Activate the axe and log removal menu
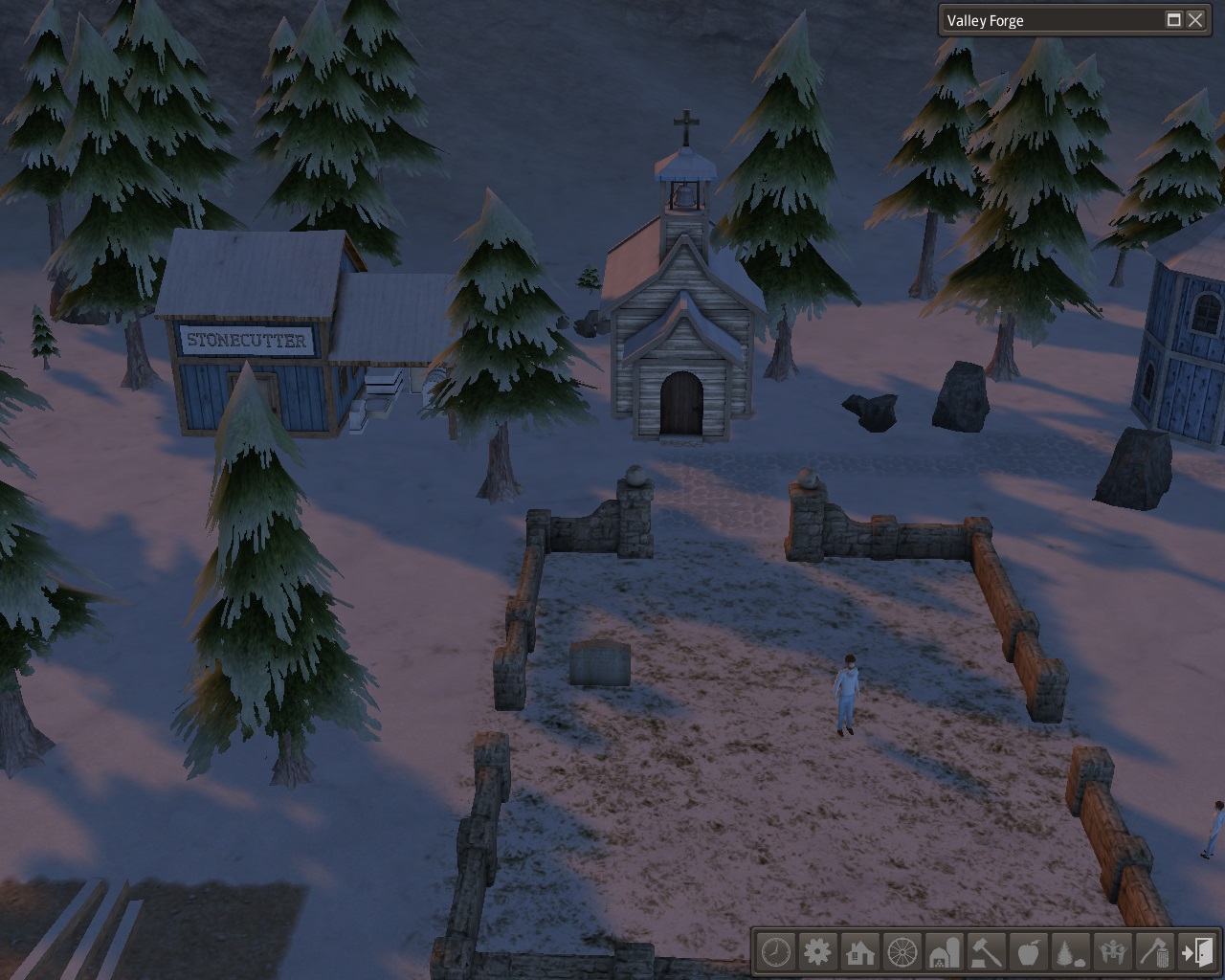 1155,953
